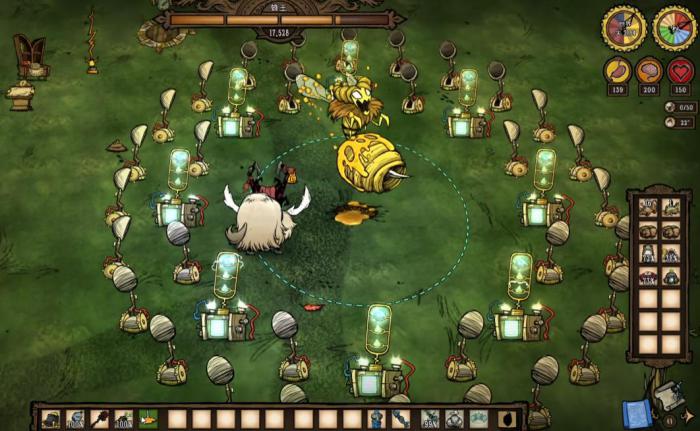Viewport: 700px width, 431px height.
Task: Select the yellow-orange item in the hotbar
Action: coord(148,419)
